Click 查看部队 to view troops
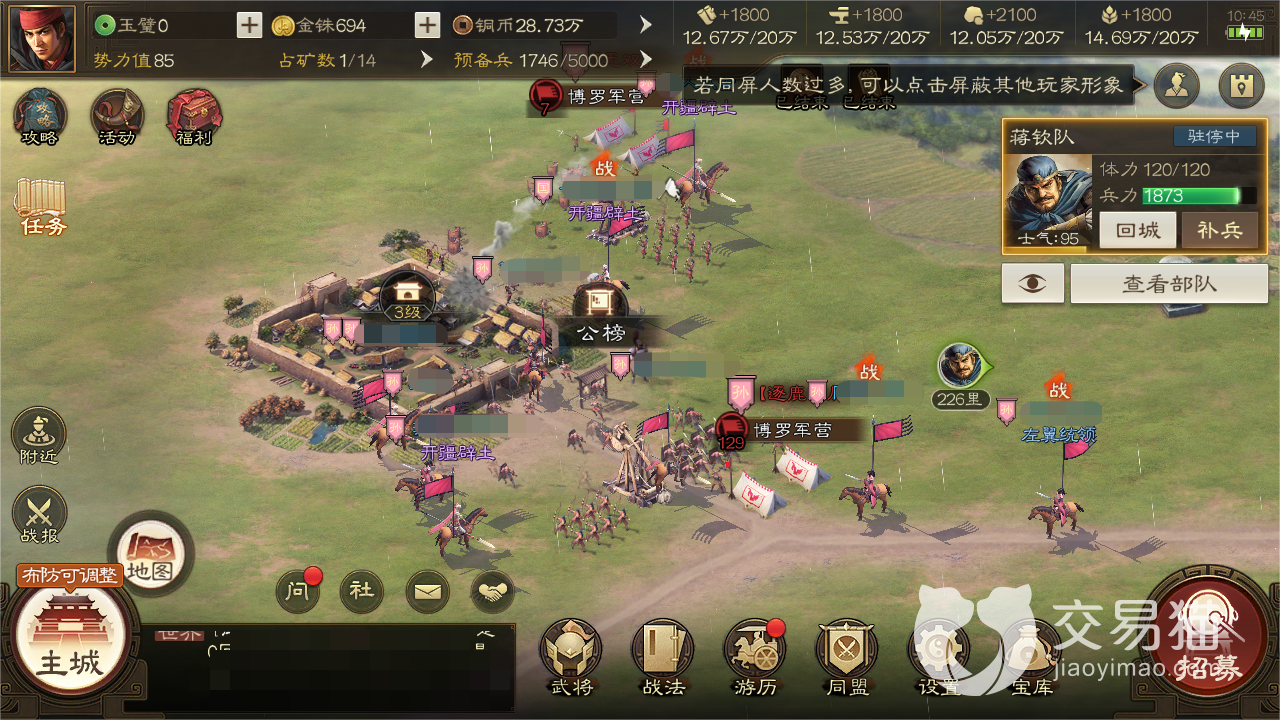The image size is (1280, 720). click(x=1169, y=284)
